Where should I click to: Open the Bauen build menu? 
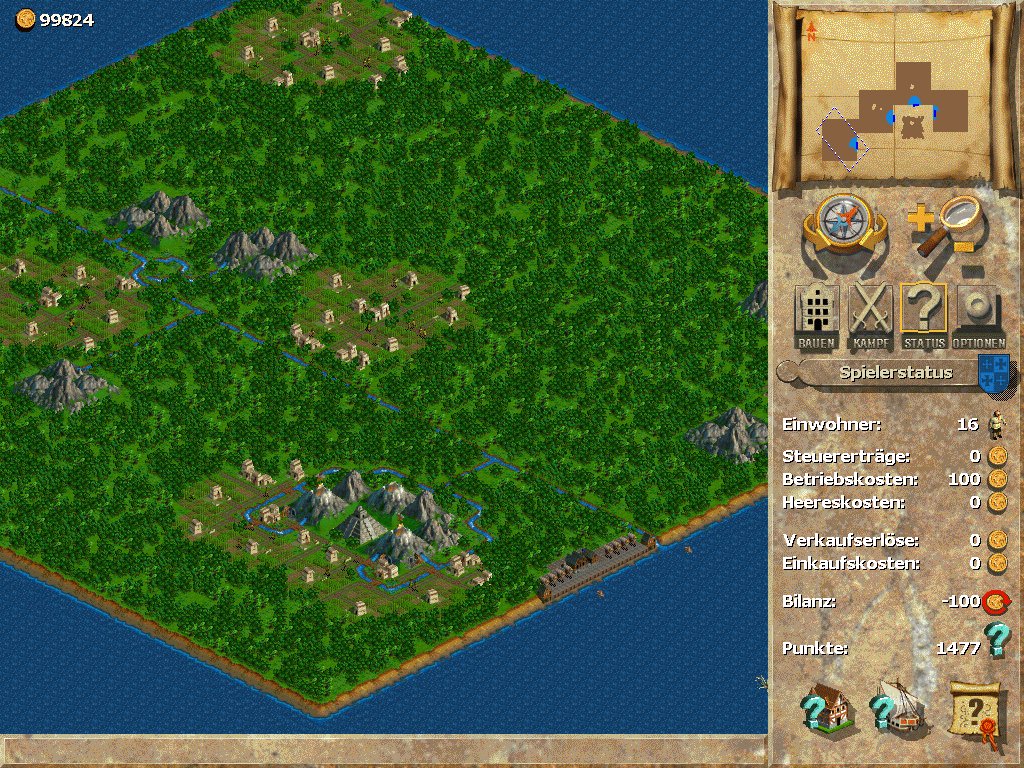click(x=817, y=316)
